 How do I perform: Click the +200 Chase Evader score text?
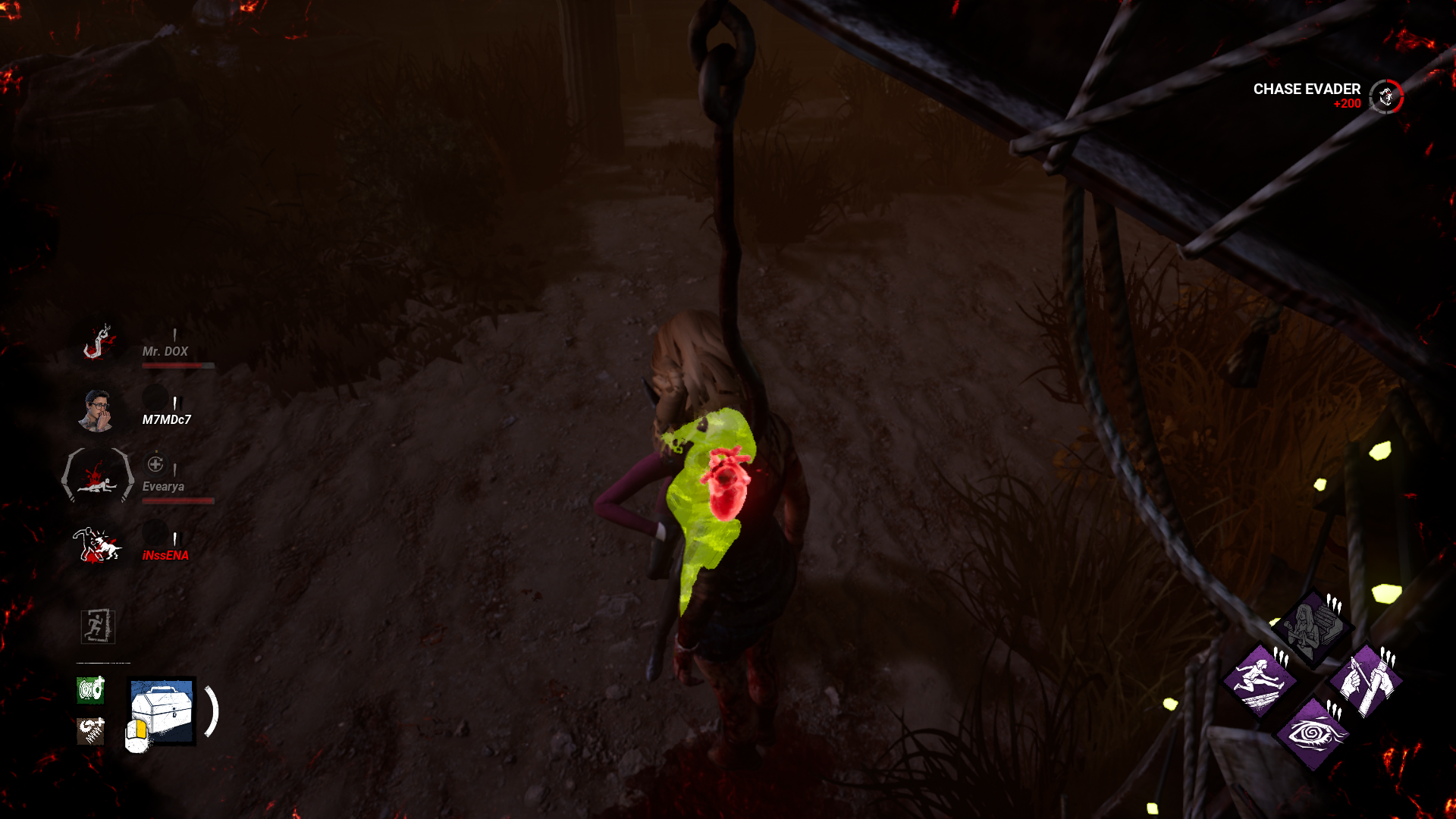[1348, 102]
